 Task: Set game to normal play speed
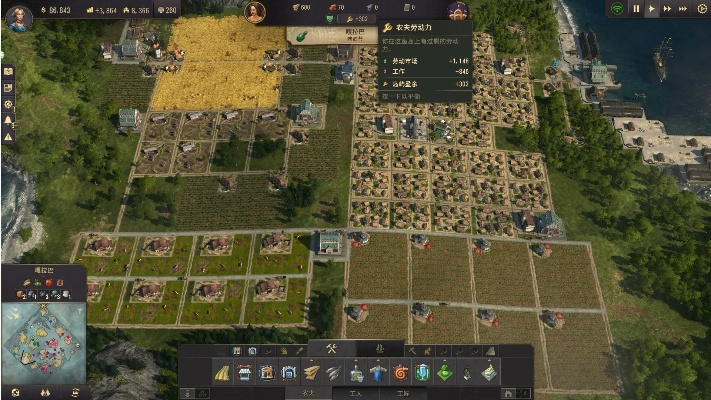click(653, 8)
